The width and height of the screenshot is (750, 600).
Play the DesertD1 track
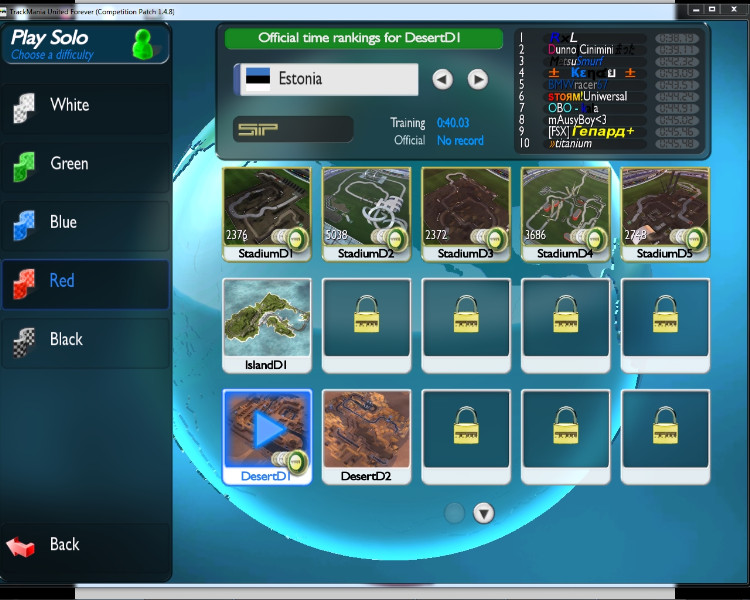tap(266, 430)
